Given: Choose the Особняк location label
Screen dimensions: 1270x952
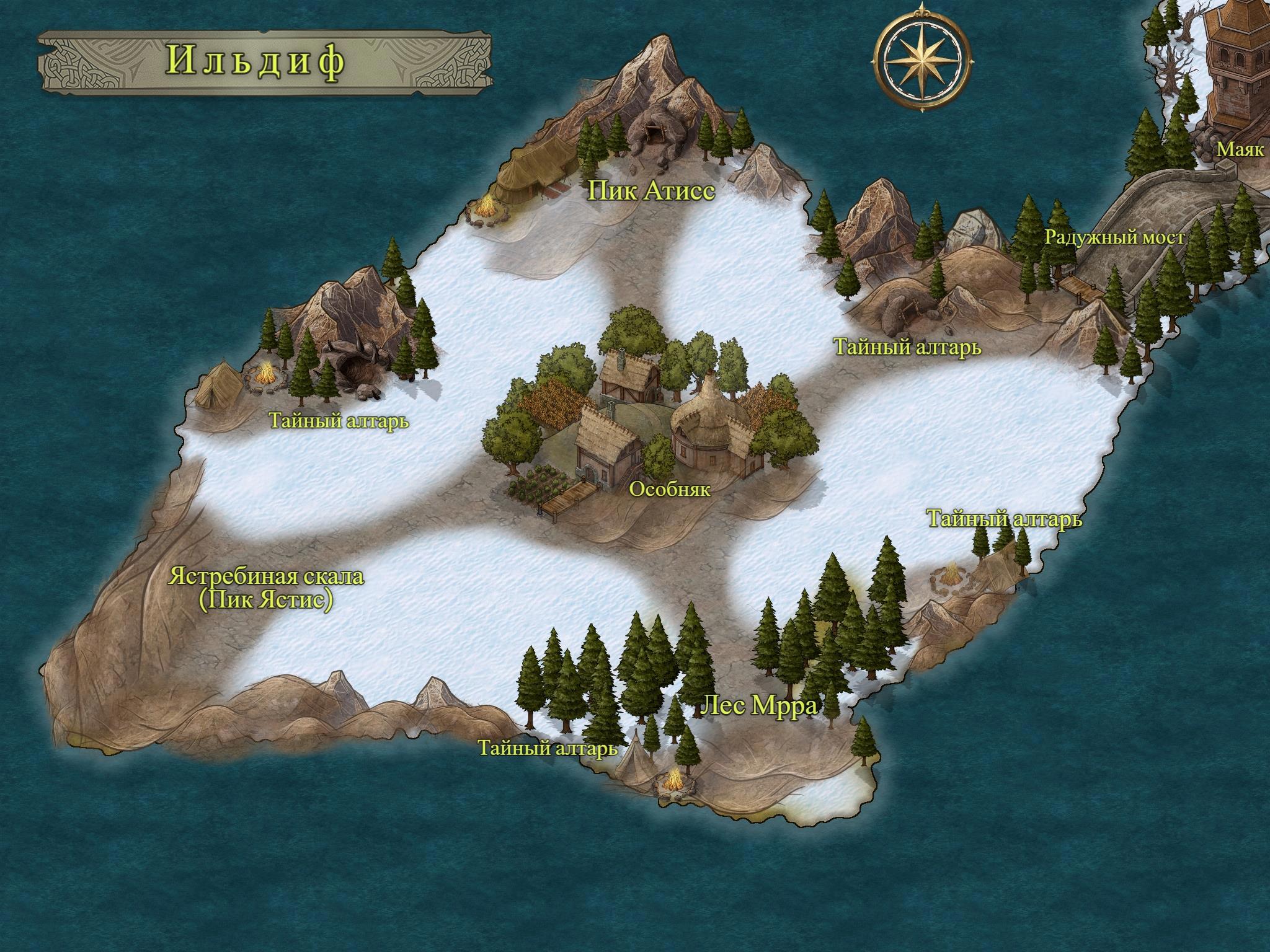Looking at the screenshot, I should coord(669,490).
